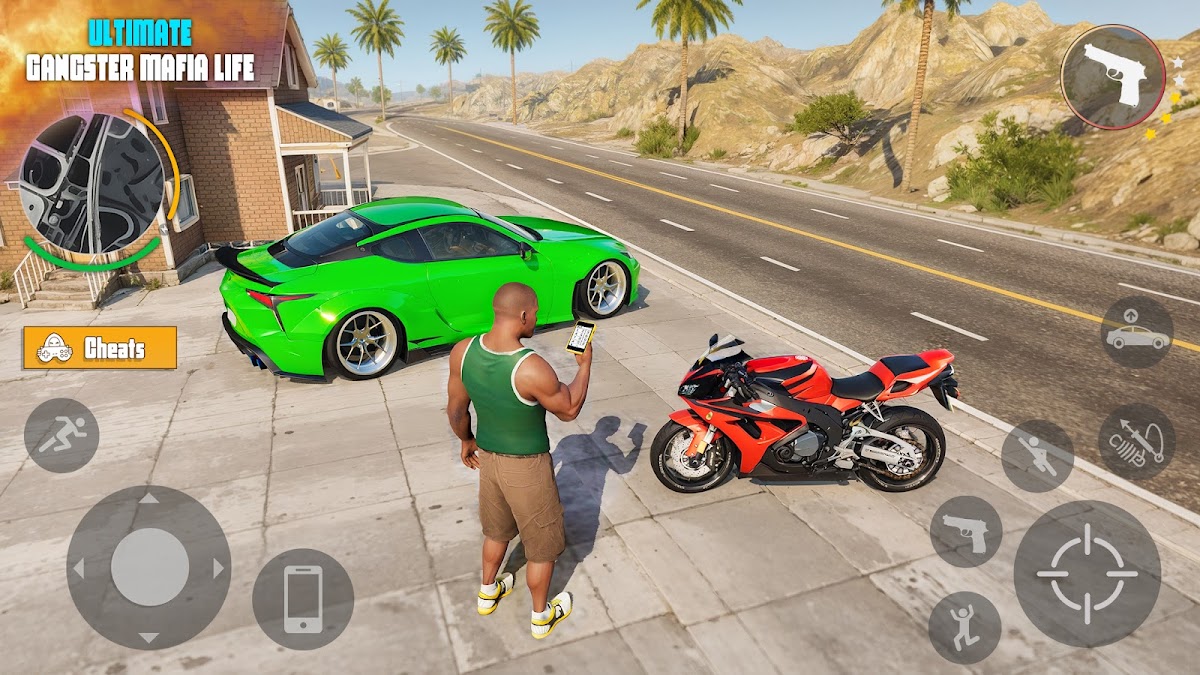This screenshot has height=675, width=1200.
Task: Open the pistol weapon wheel with stars
Action: tap(1113, 77)
